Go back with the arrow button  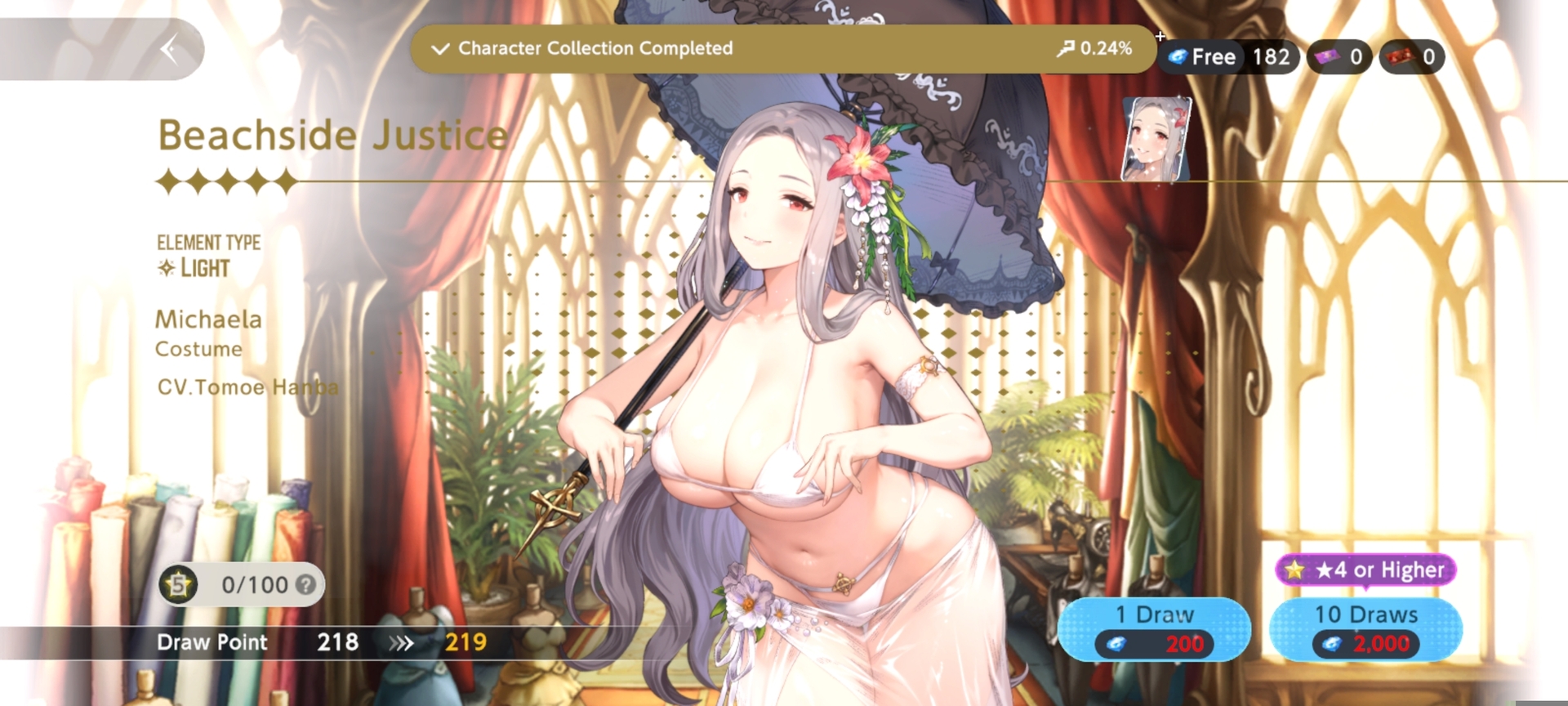(170, 50)
